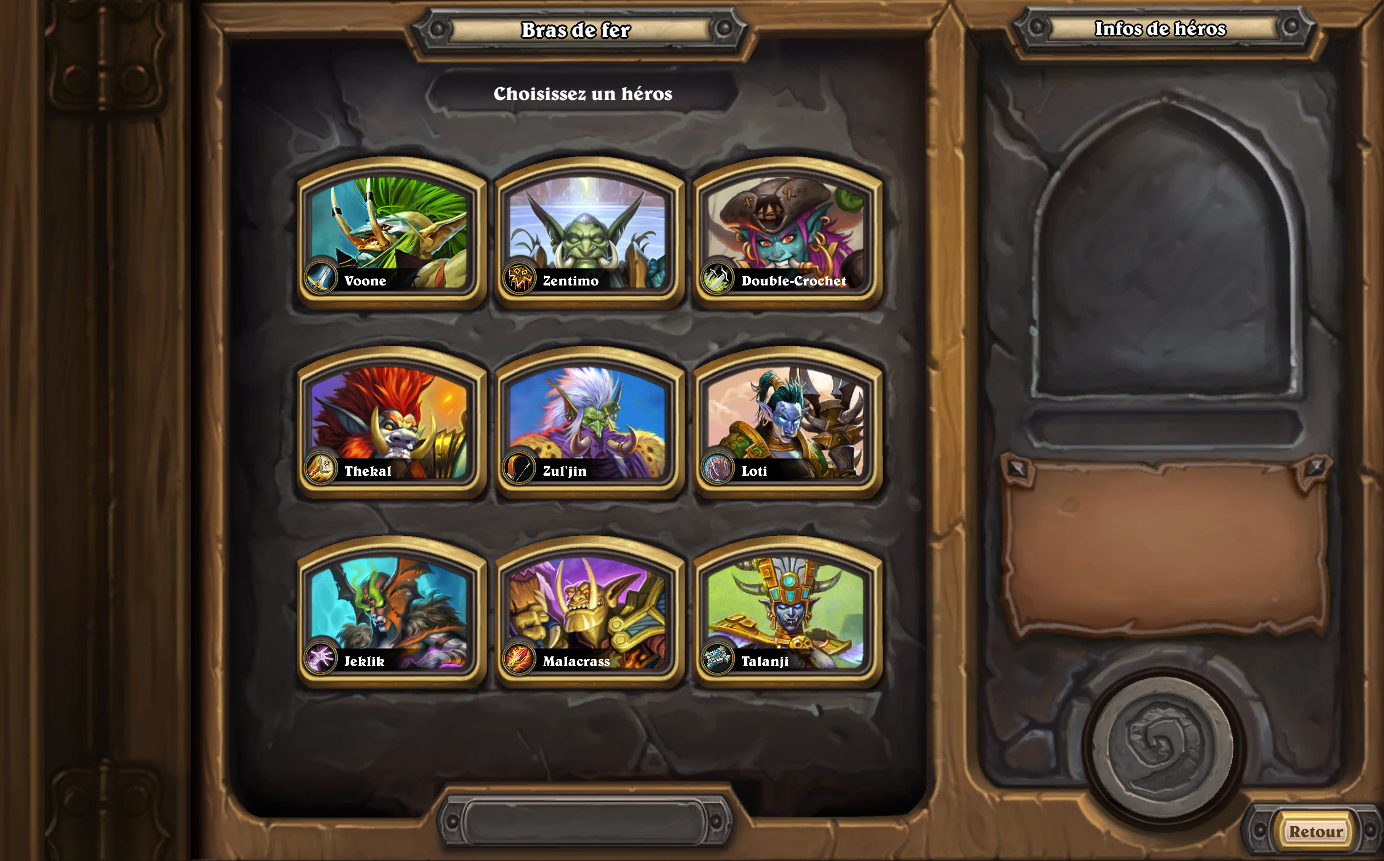Select the hero Thekal
This screenshot has width=1384, height=861.
click(389, 418)
